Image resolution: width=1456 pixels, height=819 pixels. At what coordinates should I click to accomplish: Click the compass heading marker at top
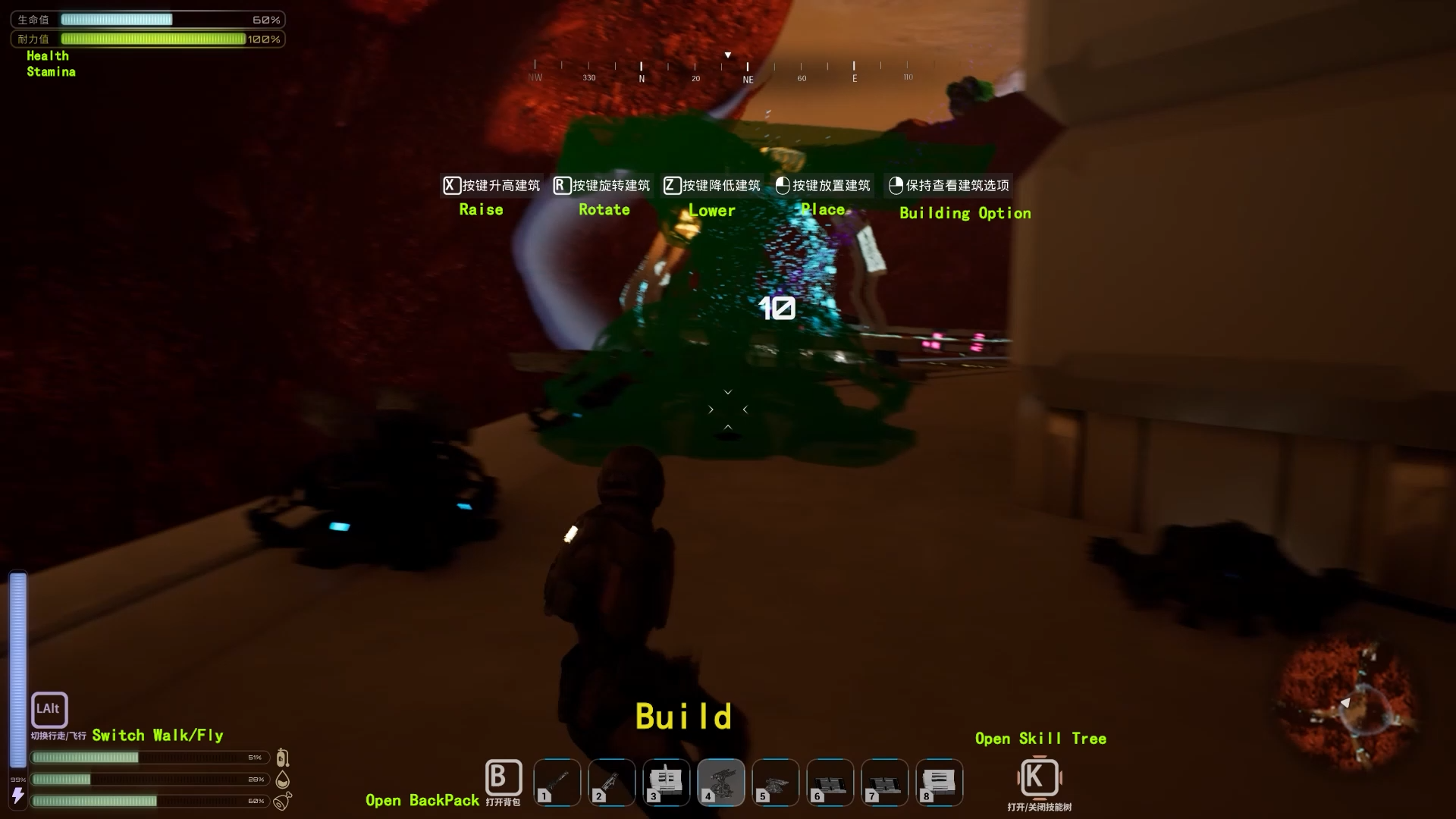pos(727,55)
